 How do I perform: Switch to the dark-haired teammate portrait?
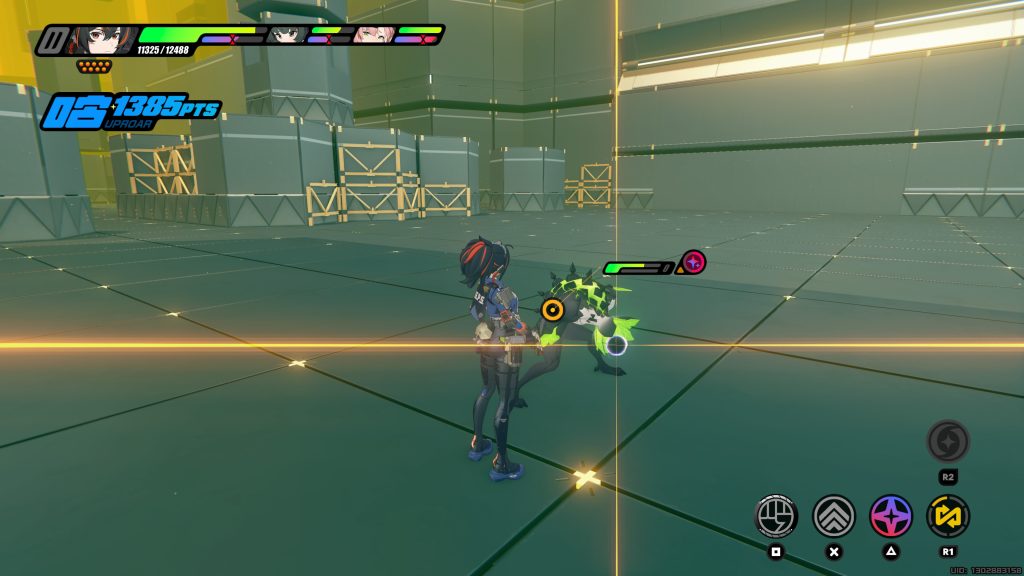point(285,36)
